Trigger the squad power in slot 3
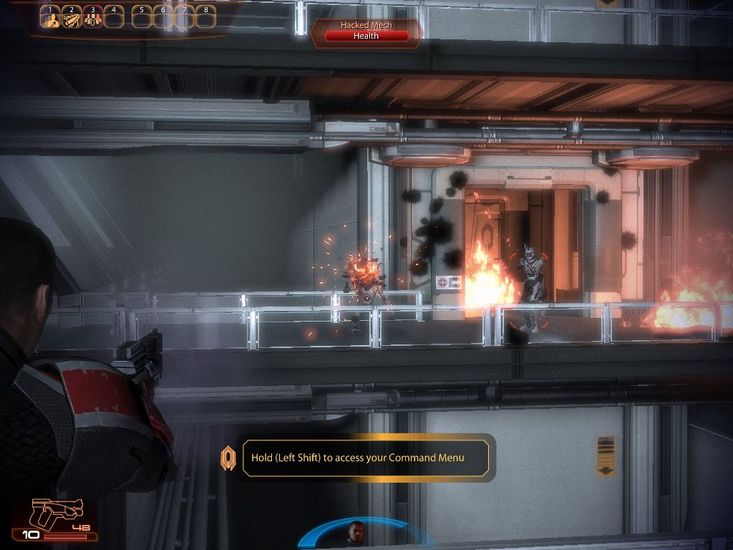Image resolution: width=733 pixels, height=550 pixels. tap(92, 18)
